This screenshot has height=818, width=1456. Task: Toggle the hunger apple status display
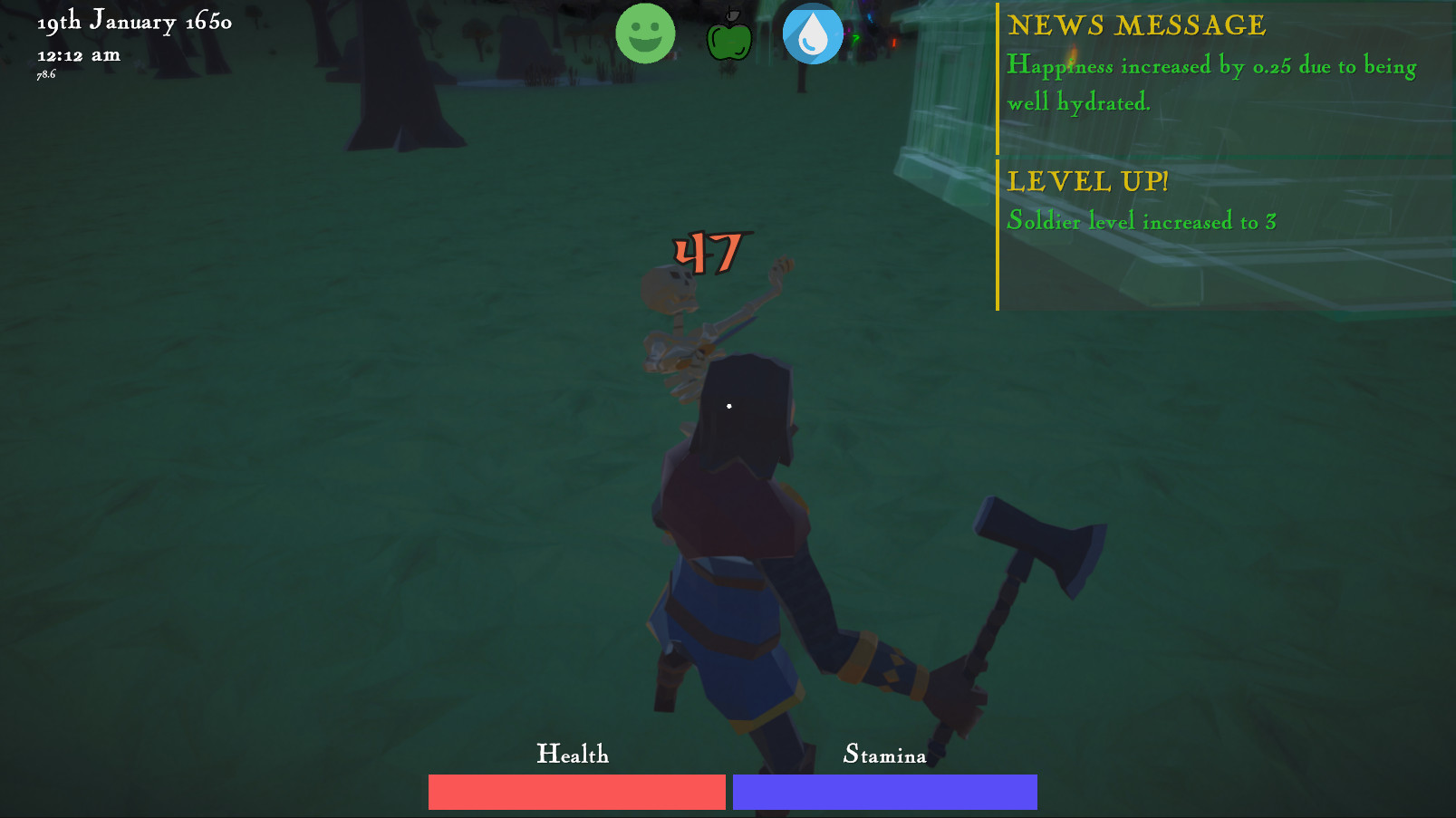[x=729, y=36]
